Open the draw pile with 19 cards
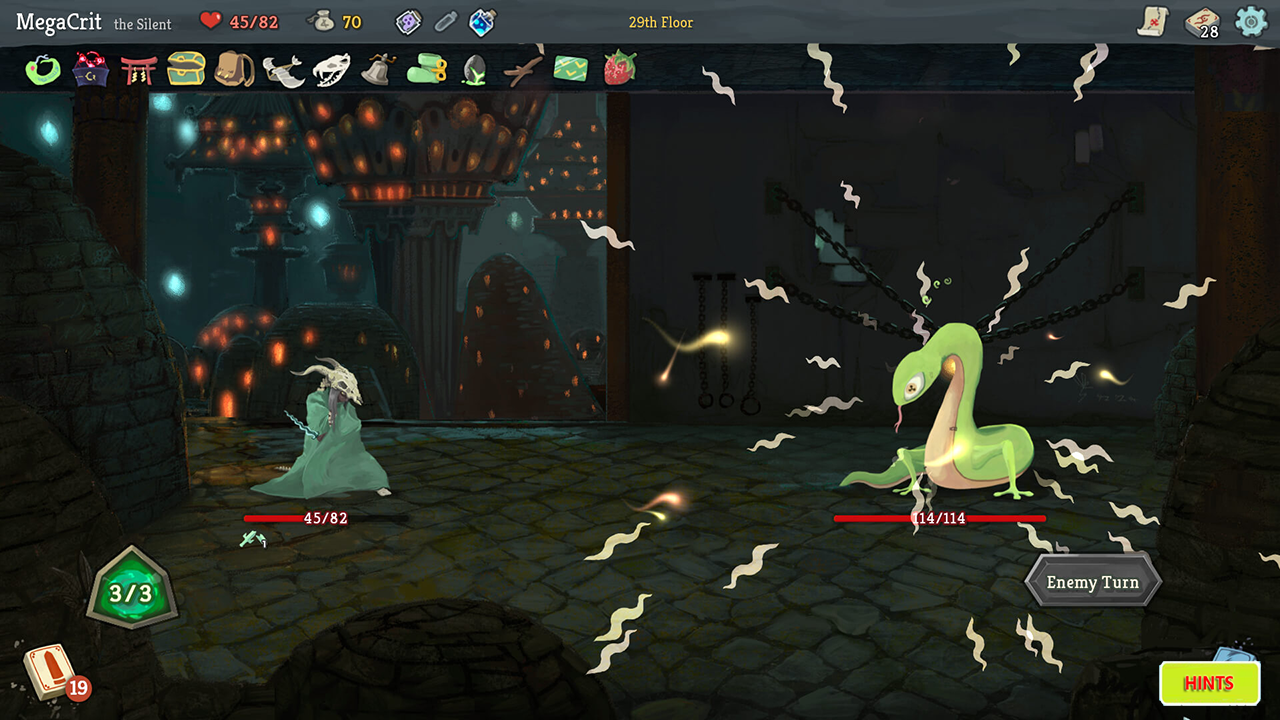Image resolution: width=1280 pixels, height=720 pixels. (50, 671)
